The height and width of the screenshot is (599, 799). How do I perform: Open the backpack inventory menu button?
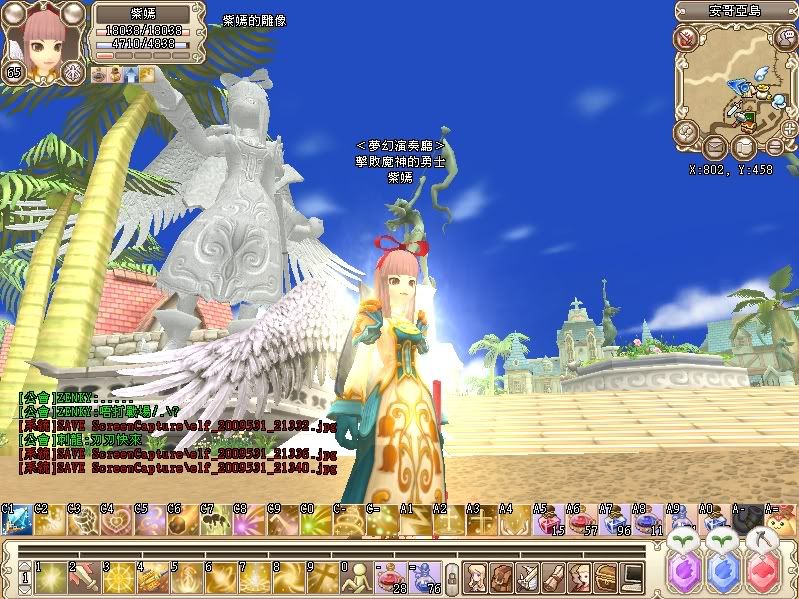click(503, 577)
